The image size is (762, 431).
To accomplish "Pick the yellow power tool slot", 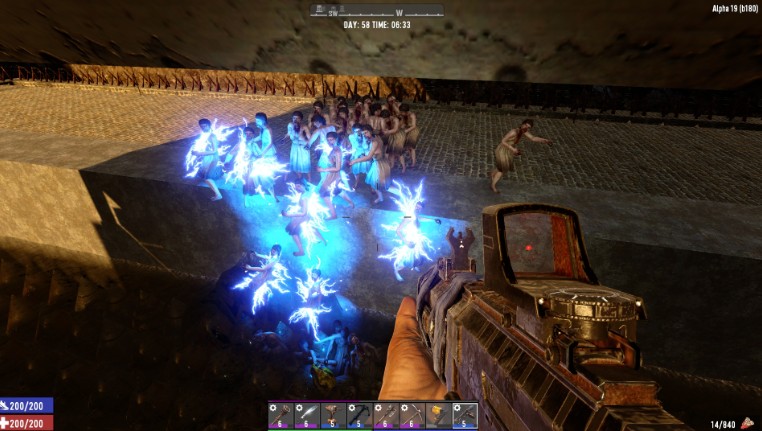I will tap(438, 415).
